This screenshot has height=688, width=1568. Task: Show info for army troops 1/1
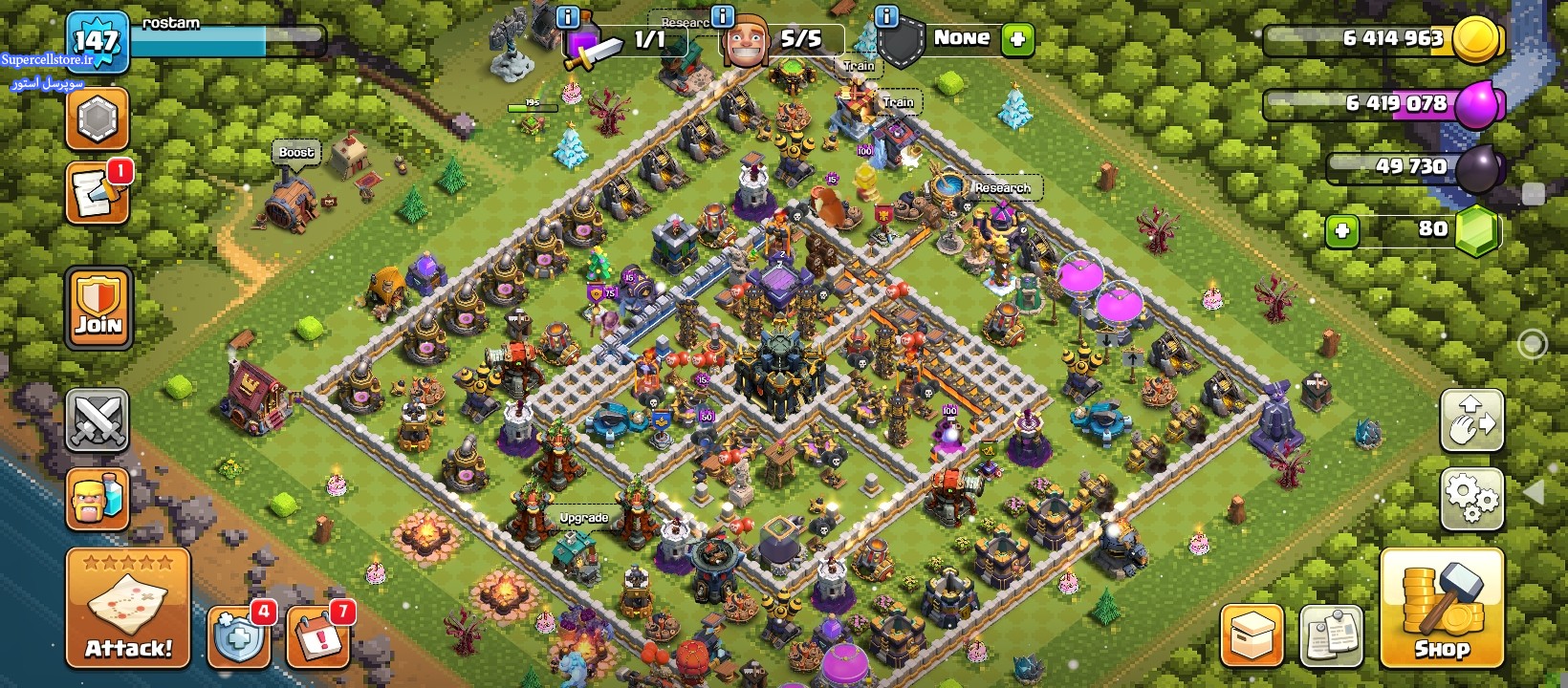point(567,16)
